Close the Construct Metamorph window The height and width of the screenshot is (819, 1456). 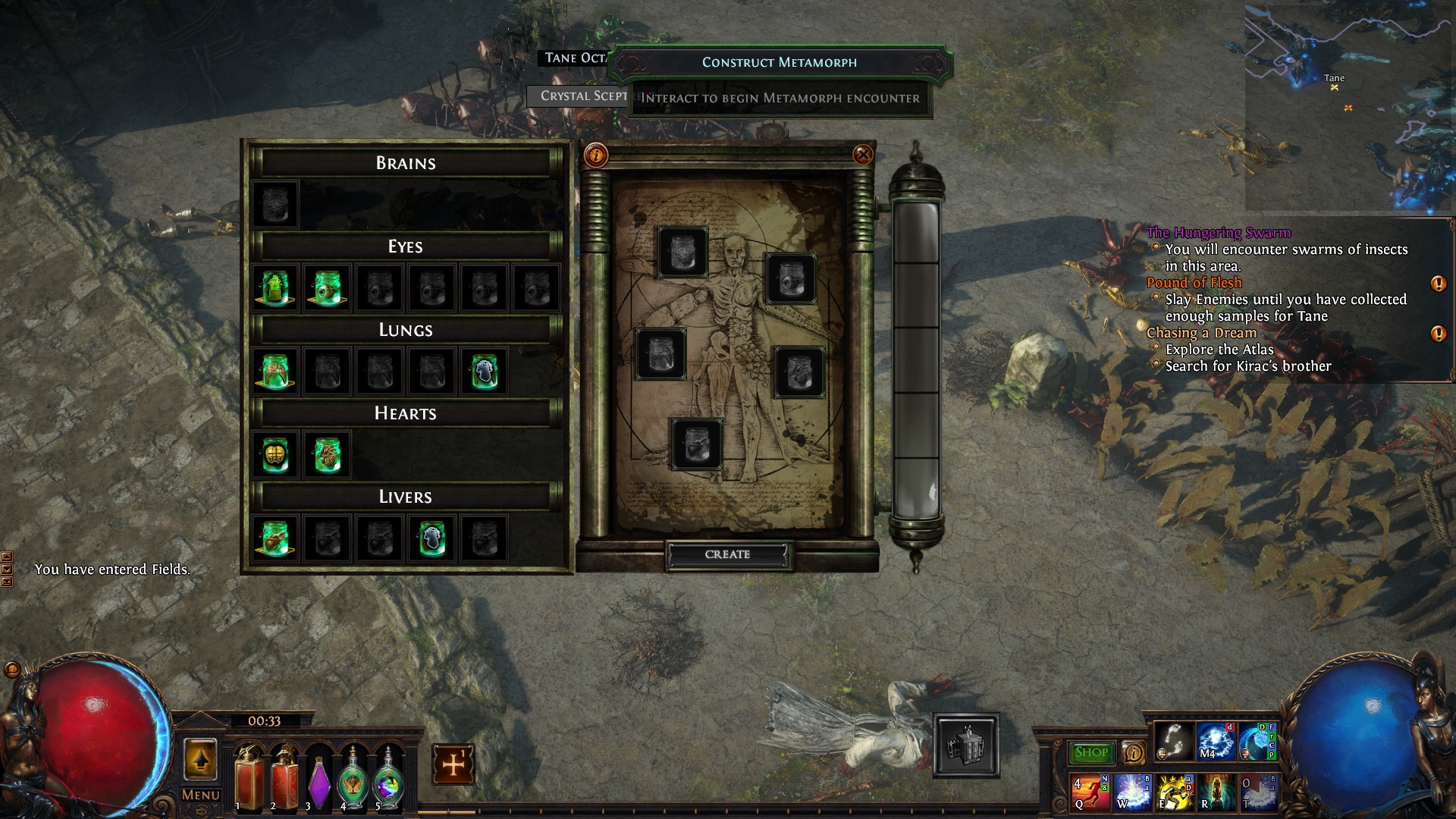pyautogui.click(x=862, y=155)
